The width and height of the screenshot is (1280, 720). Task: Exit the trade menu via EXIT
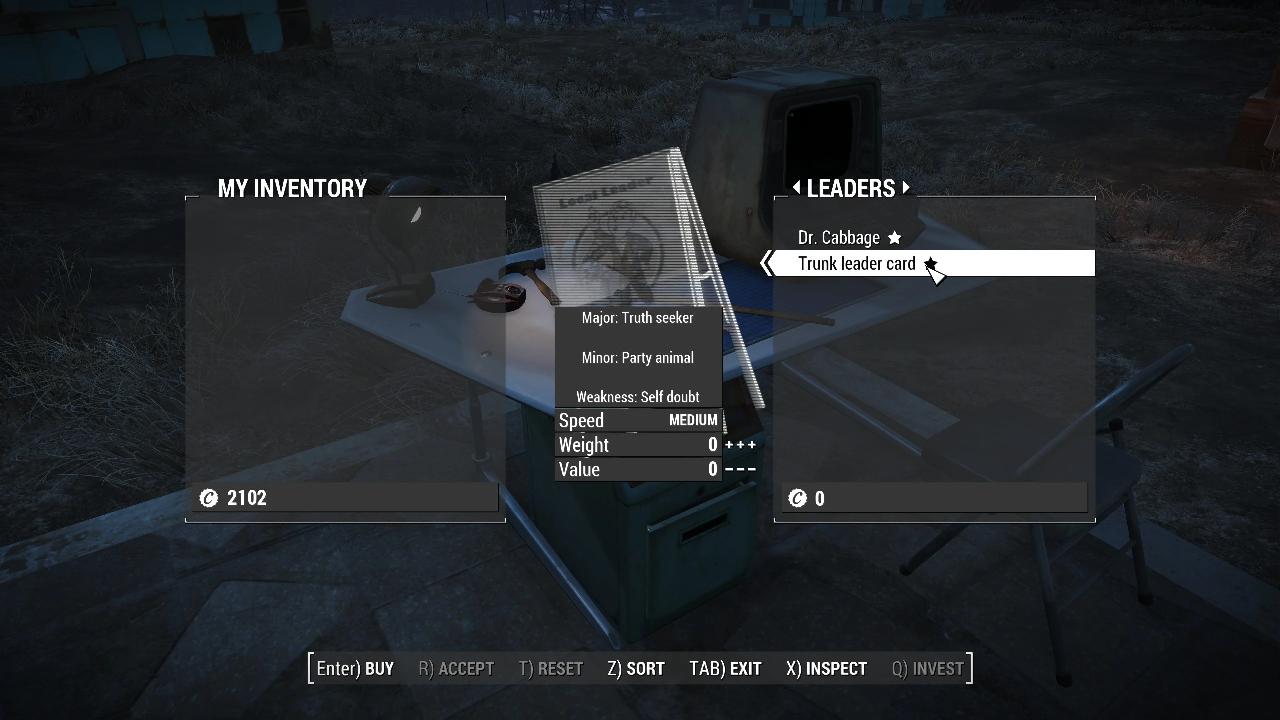[x=725, y=668]
